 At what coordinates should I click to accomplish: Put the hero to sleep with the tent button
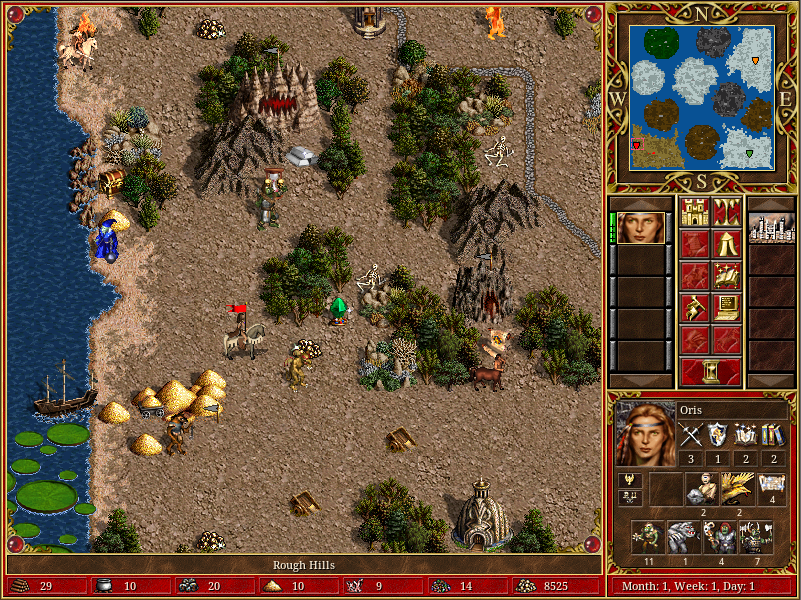(726, 244)
